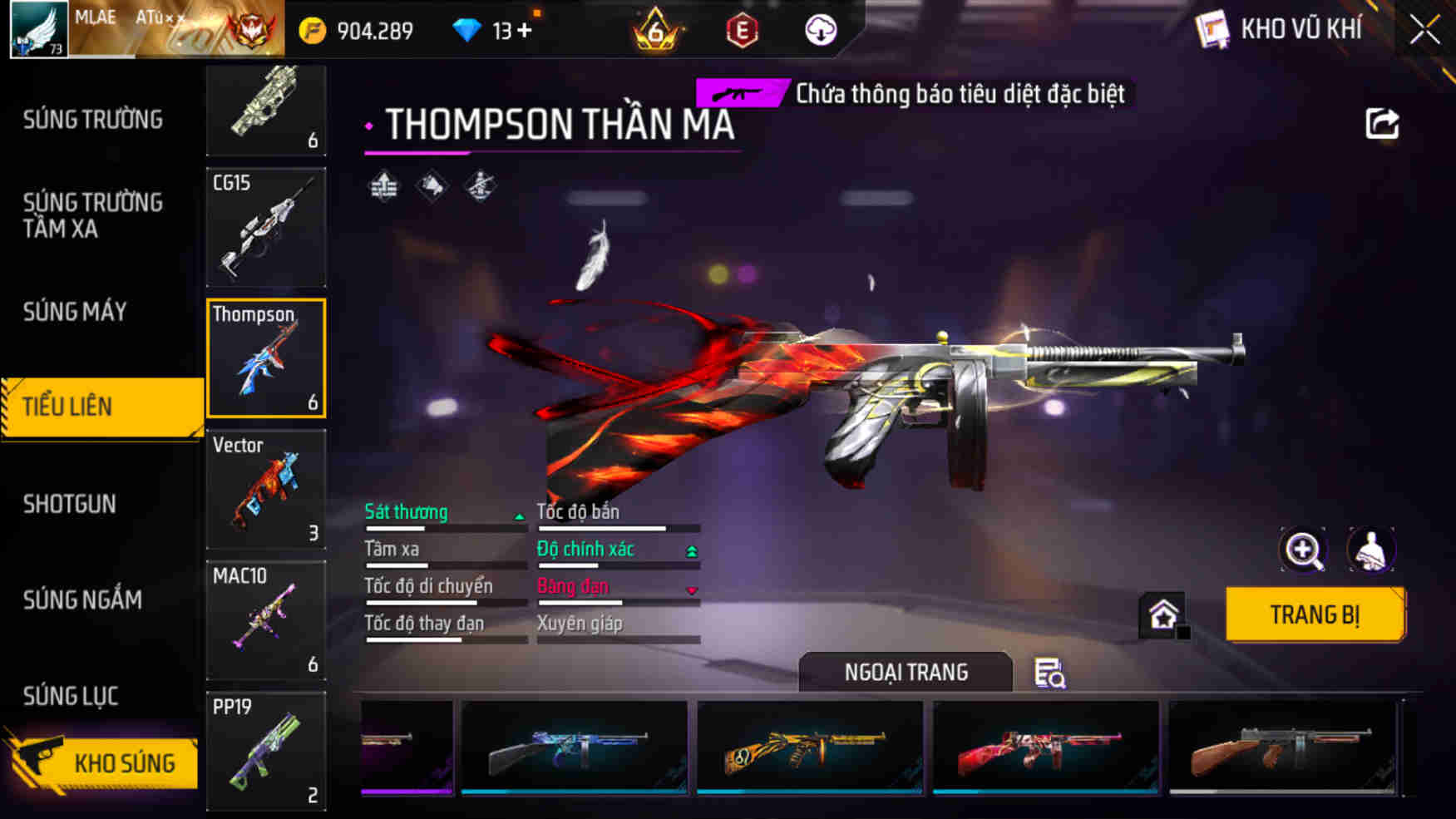Click the cloud download icon in top bar
The image size is (1456, 819).
coord(820,29)
